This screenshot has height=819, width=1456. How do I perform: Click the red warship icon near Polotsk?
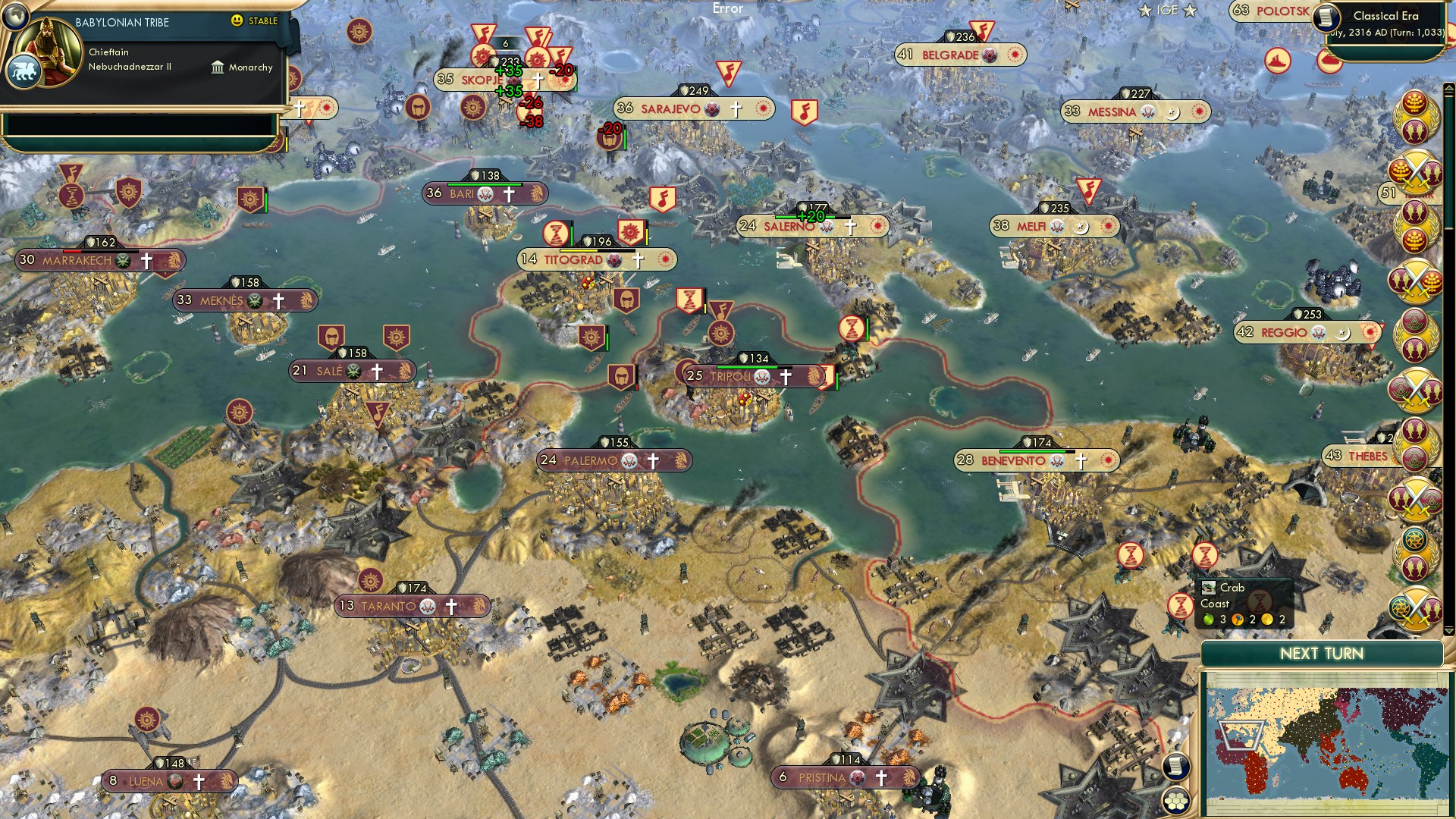point(1279,61)
